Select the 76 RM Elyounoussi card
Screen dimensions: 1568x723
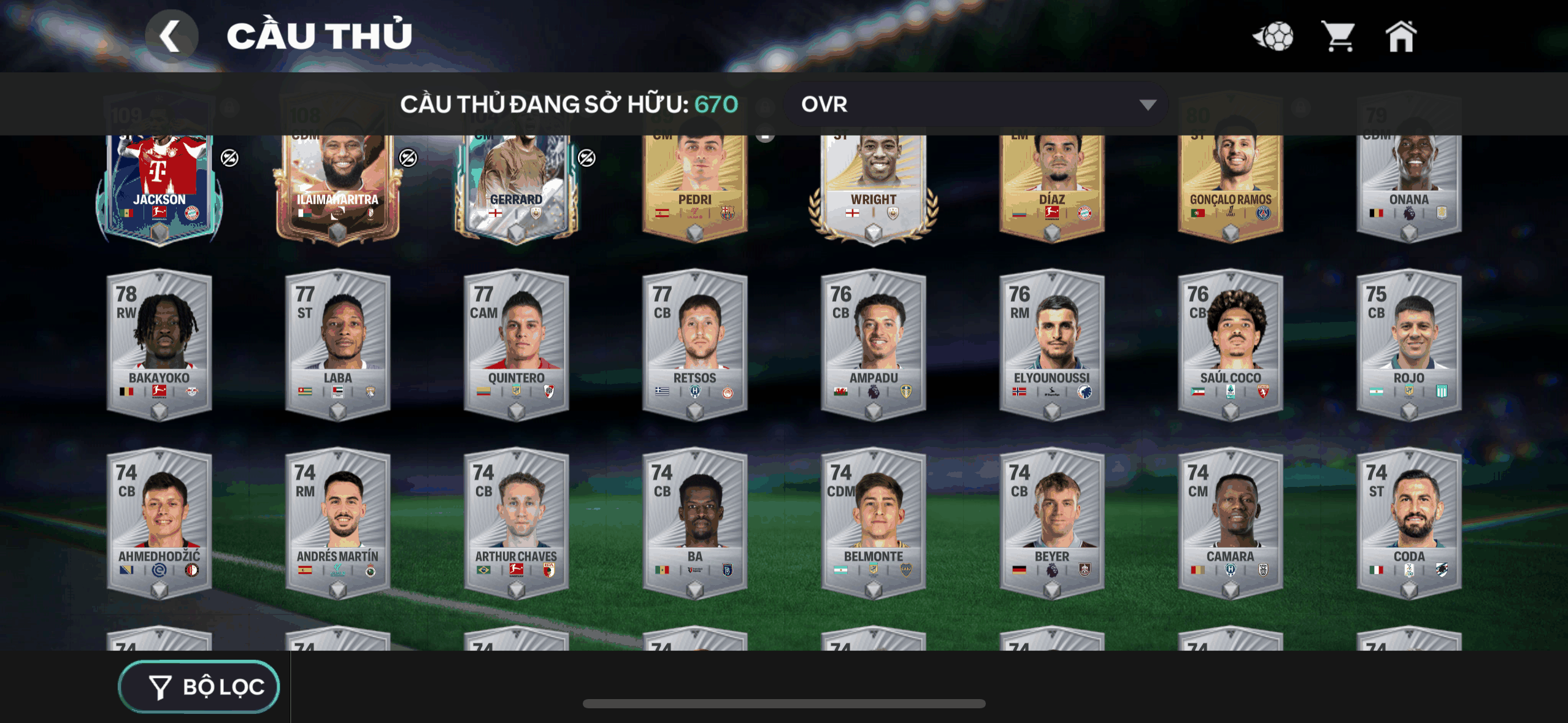[x=1051, y=345]
